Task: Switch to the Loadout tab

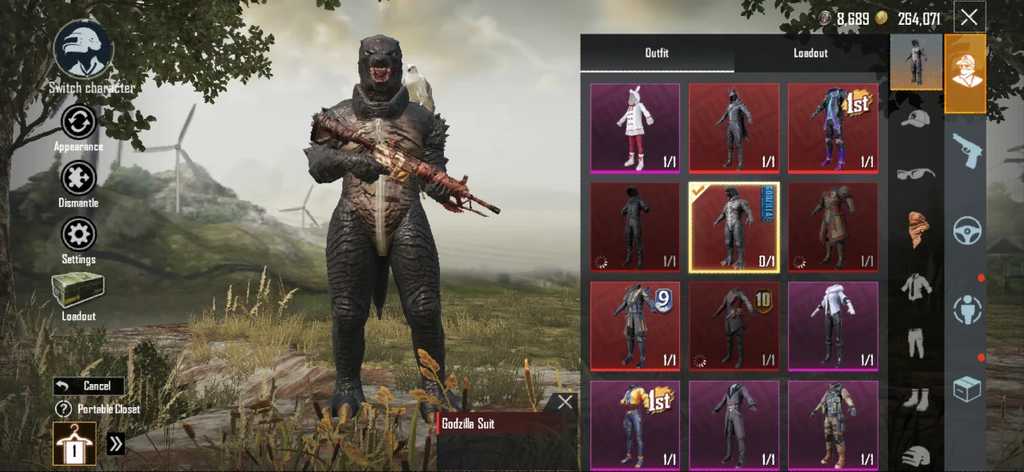Action: point(811,53)
